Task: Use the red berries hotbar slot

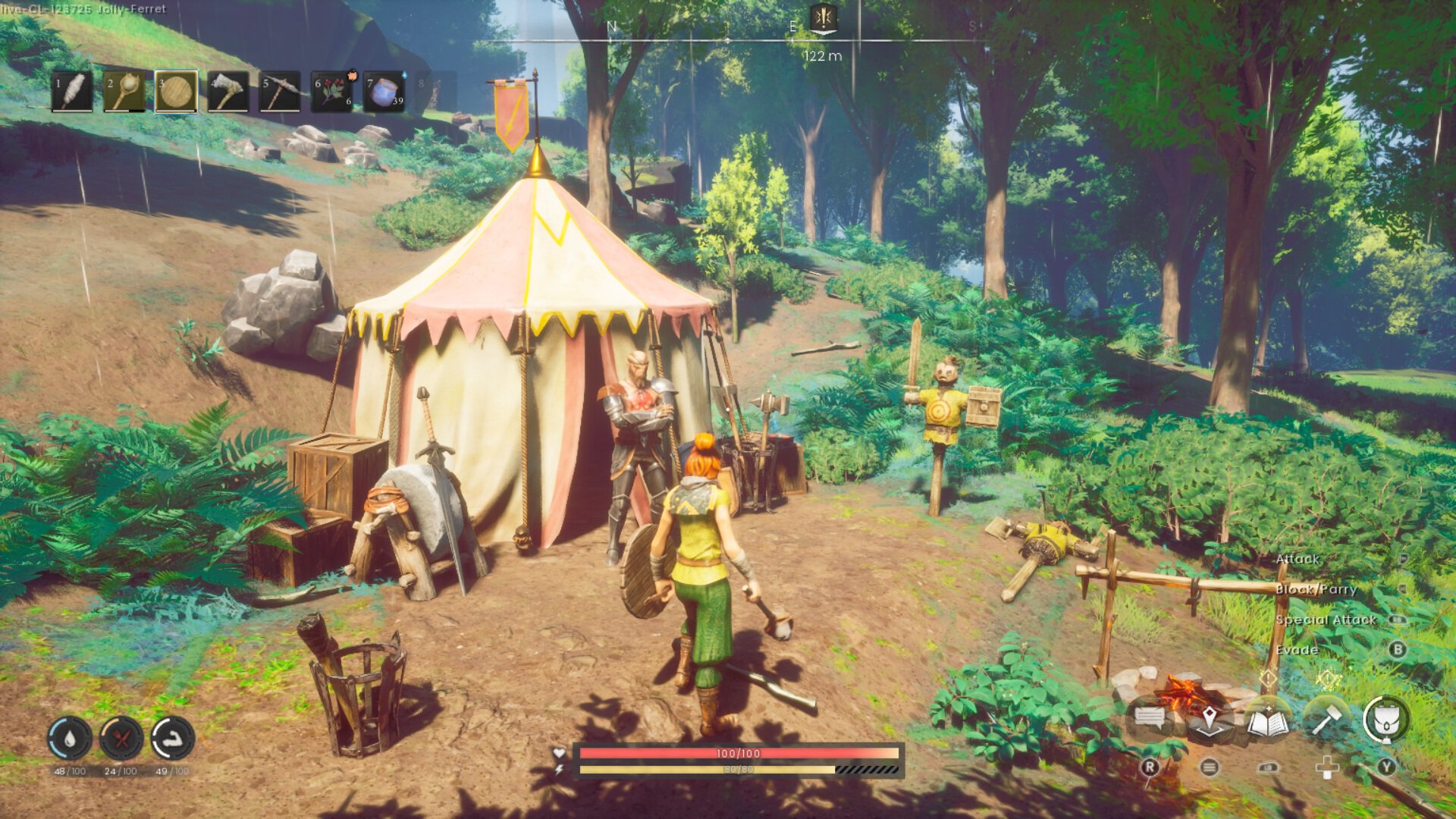Action: click(332, 92)
